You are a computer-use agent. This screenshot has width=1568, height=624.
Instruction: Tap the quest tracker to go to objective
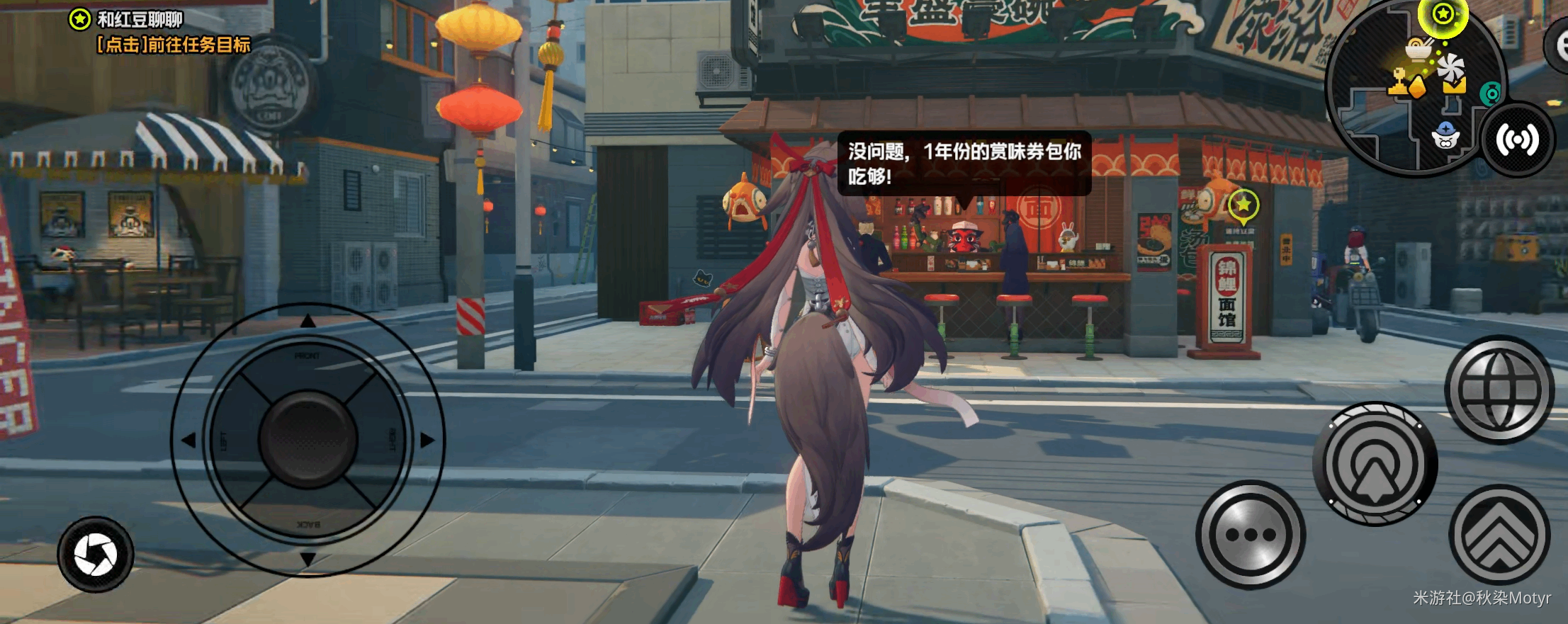coord(173,45)
